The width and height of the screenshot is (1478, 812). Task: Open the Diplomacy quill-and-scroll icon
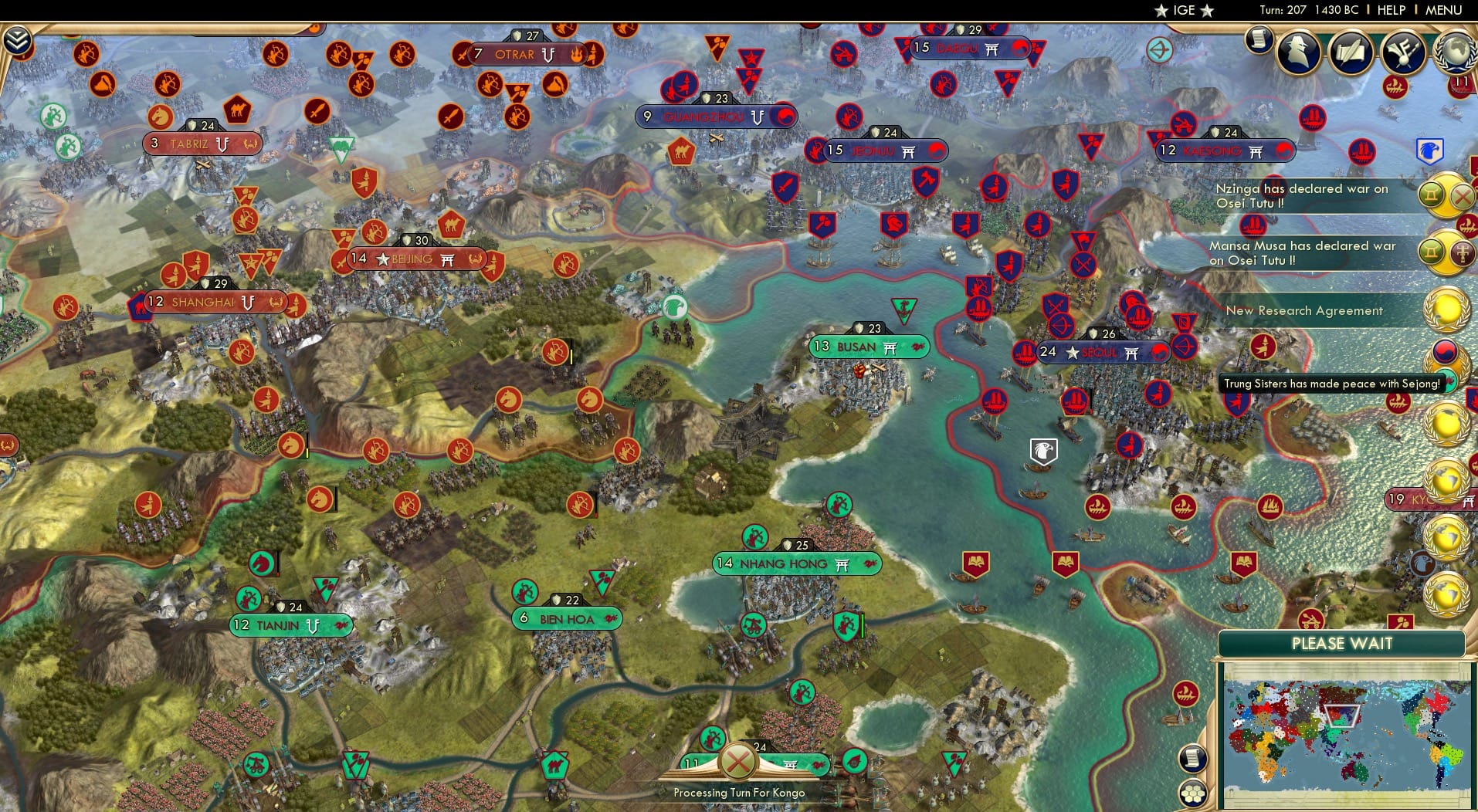tap(1350, 51)
